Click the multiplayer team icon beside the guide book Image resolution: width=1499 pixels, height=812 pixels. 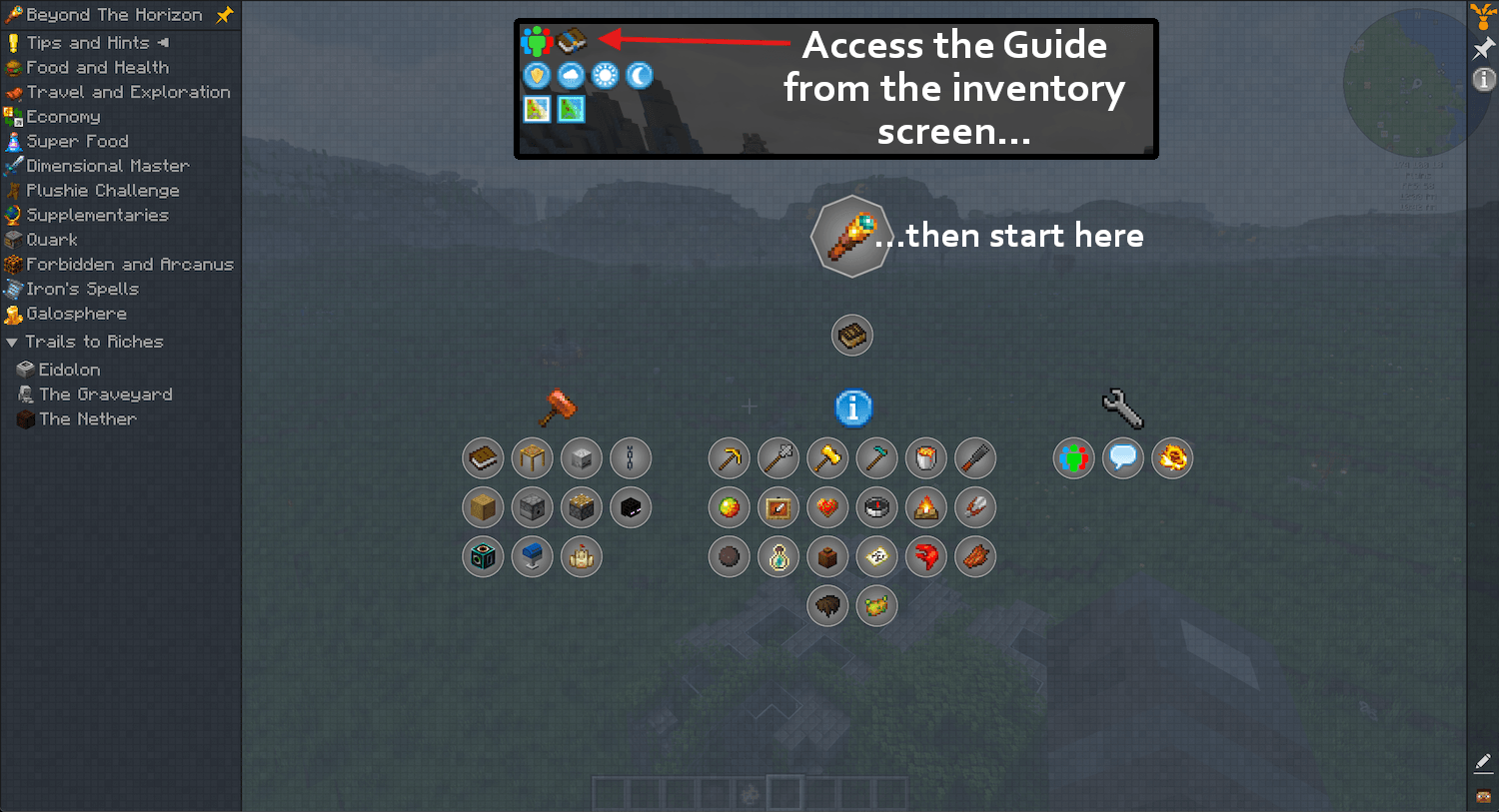(536, 40)
